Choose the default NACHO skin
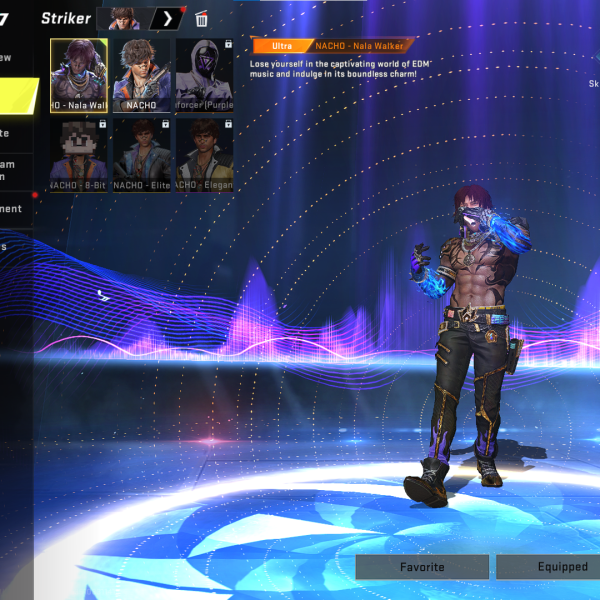600x600 pixels. [x=141, y=75]
